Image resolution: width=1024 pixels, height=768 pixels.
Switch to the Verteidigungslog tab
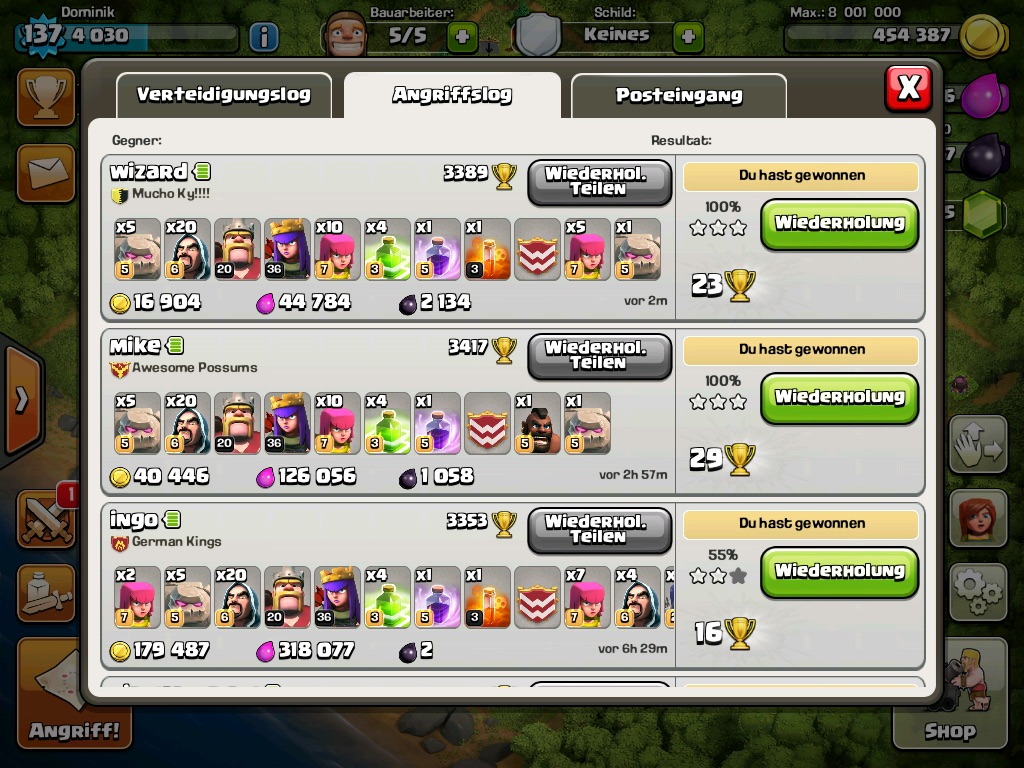tap(223, 95)
